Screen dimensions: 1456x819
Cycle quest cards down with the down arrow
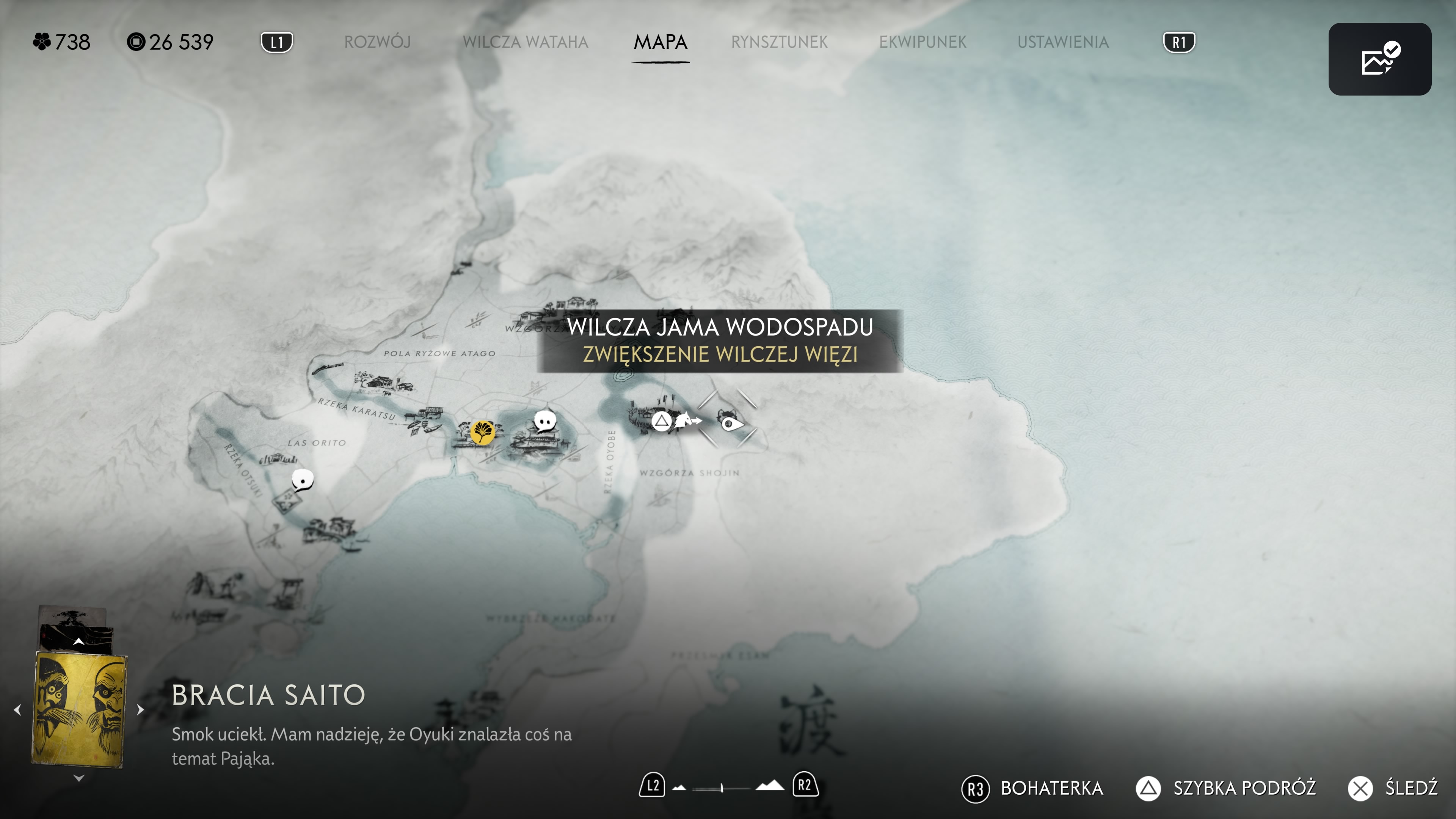click(x=78, y=778)
